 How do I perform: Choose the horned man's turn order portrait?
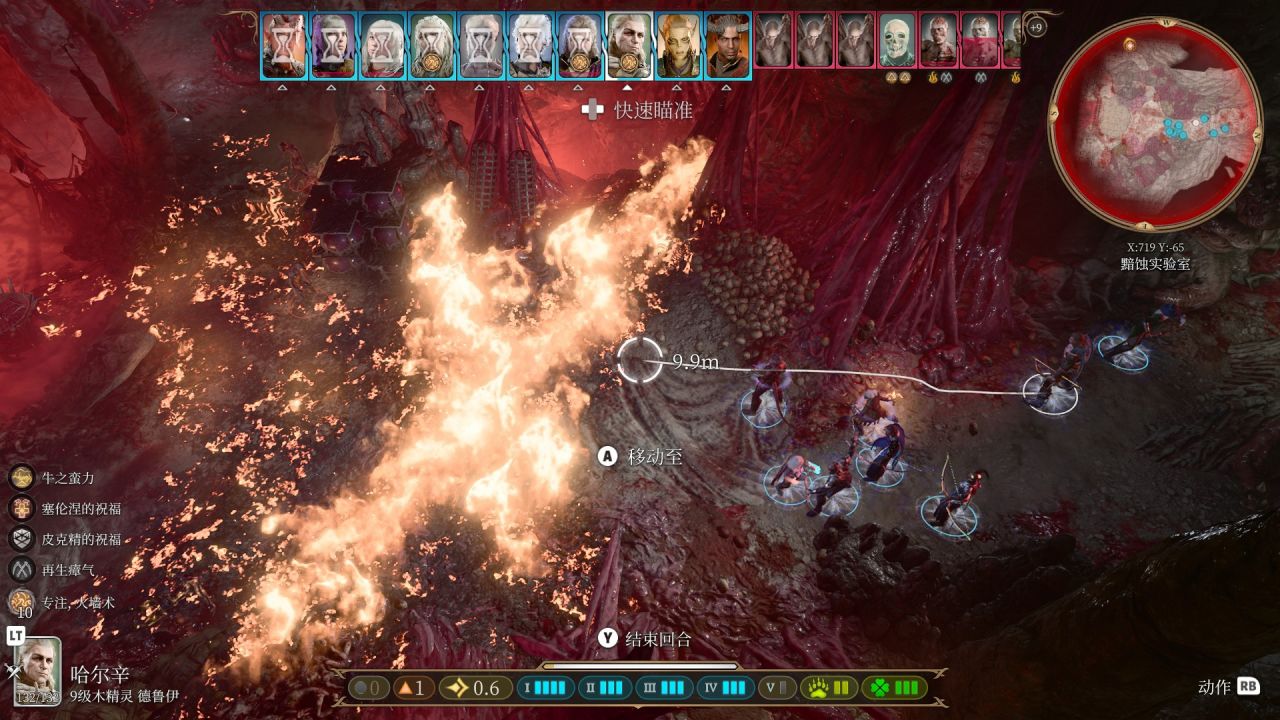tap(727, 45)
